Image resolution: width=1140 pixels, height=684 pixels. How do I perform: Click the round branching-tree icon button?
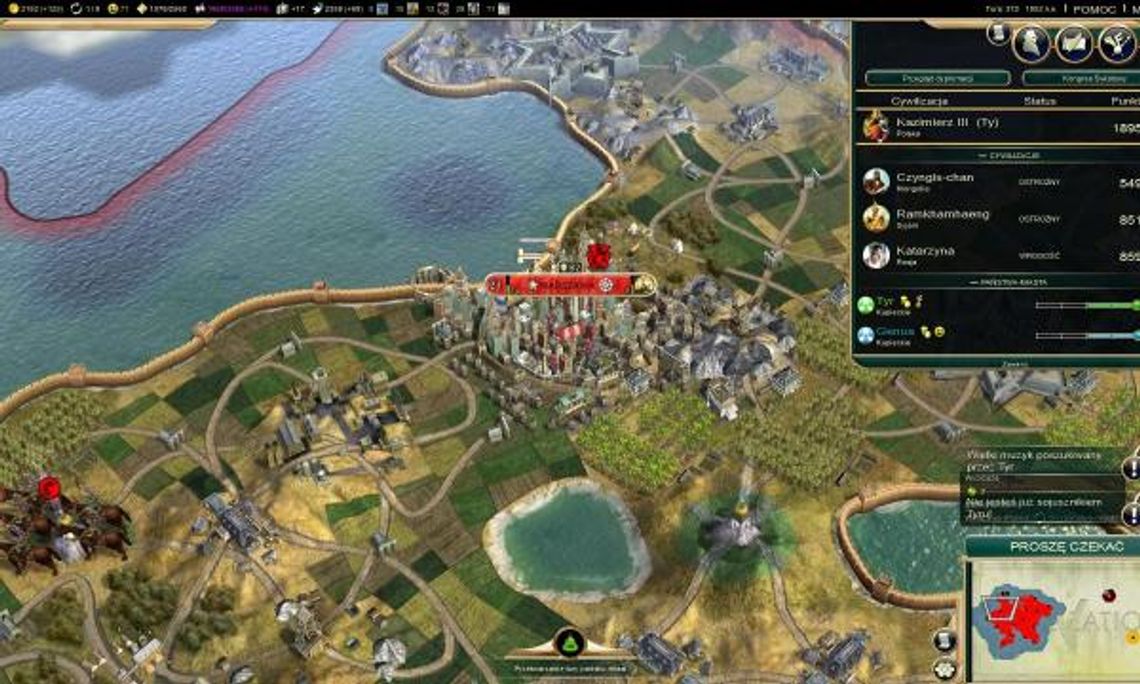pos(1117,43)
